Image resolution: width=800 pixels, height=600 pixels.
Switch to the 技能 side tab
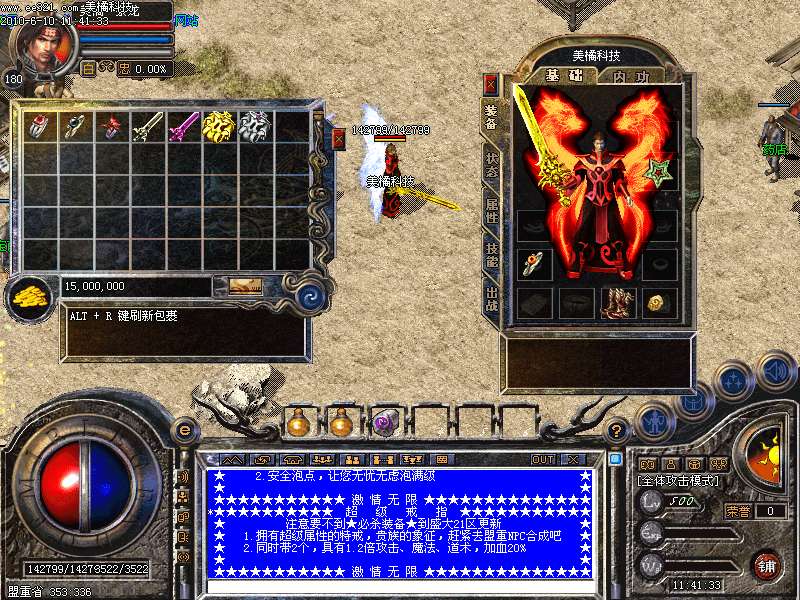[x=491, y=254]
